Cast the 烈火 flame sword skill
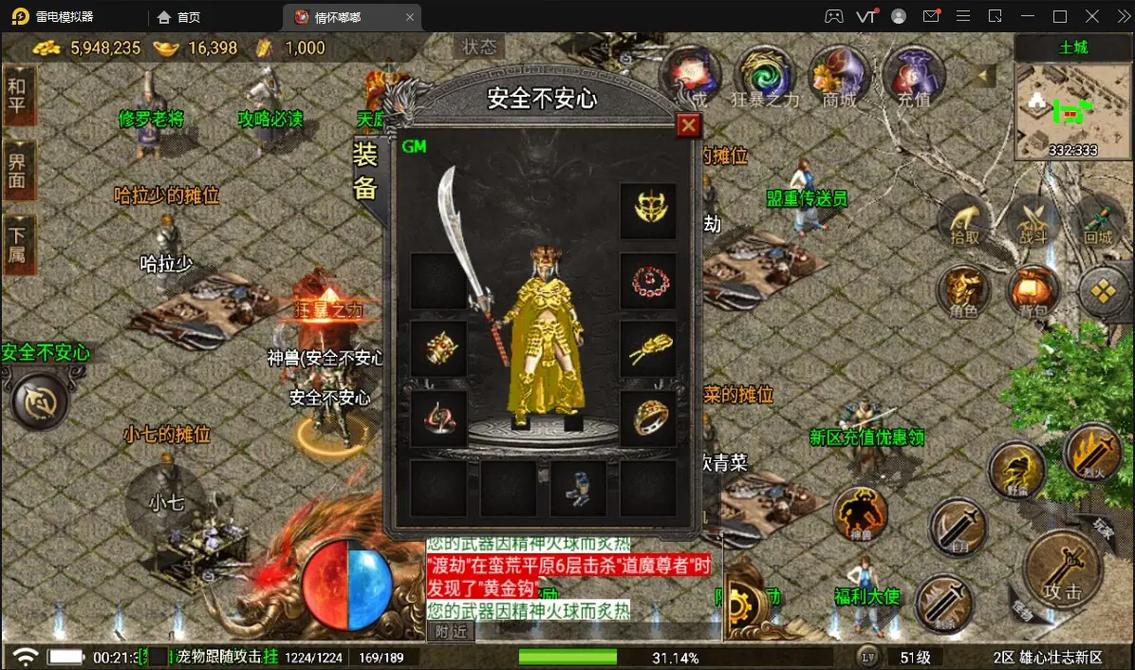This screenshot has width=1135, height=670. point(1092,452)
